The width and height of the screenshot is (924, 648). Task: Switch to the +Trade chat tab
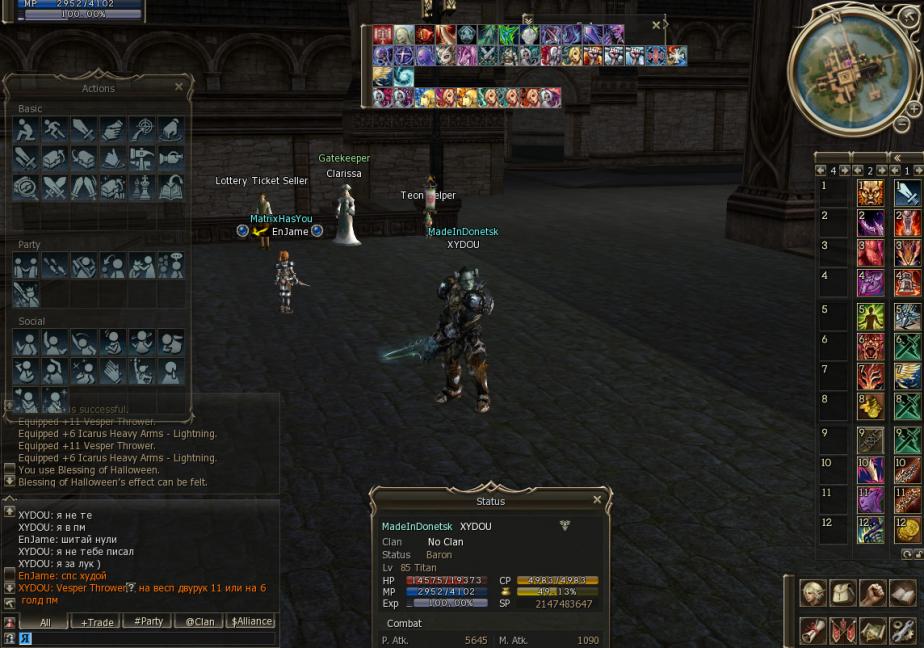pyautogui.click(x=97, y=622)
